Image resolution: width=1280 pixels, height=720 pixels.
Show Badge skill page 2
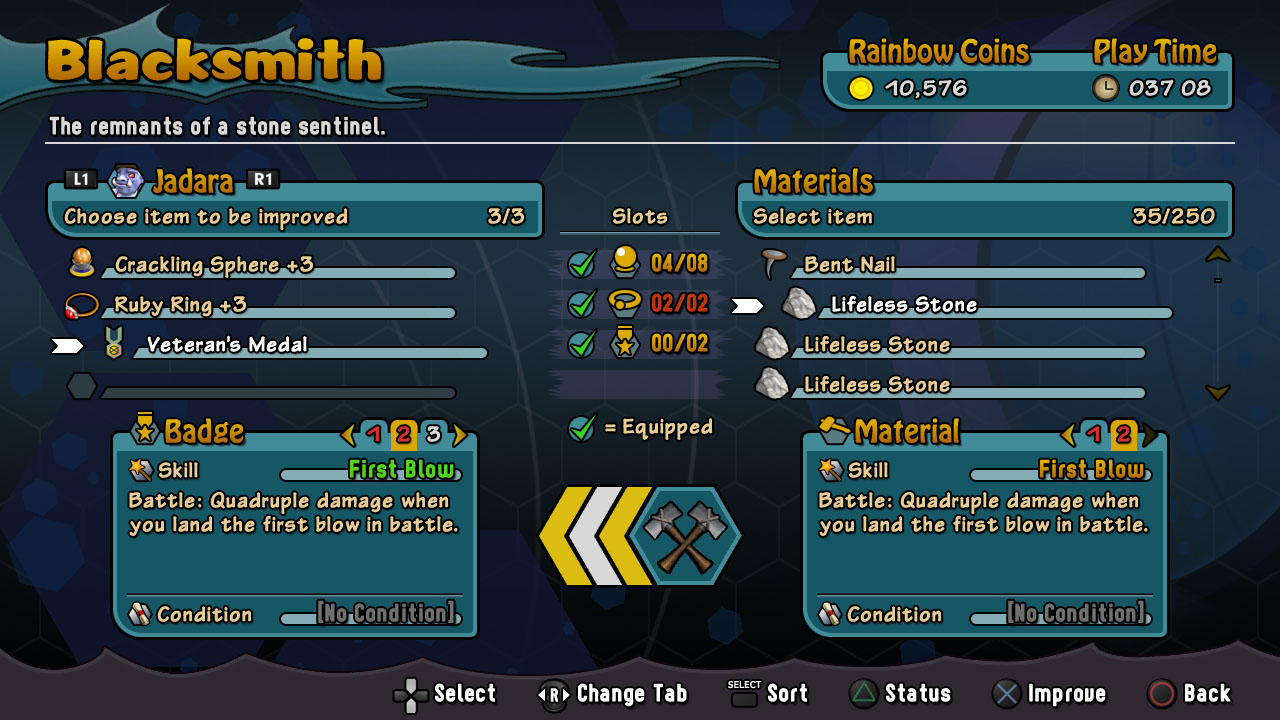coord(403,434)
